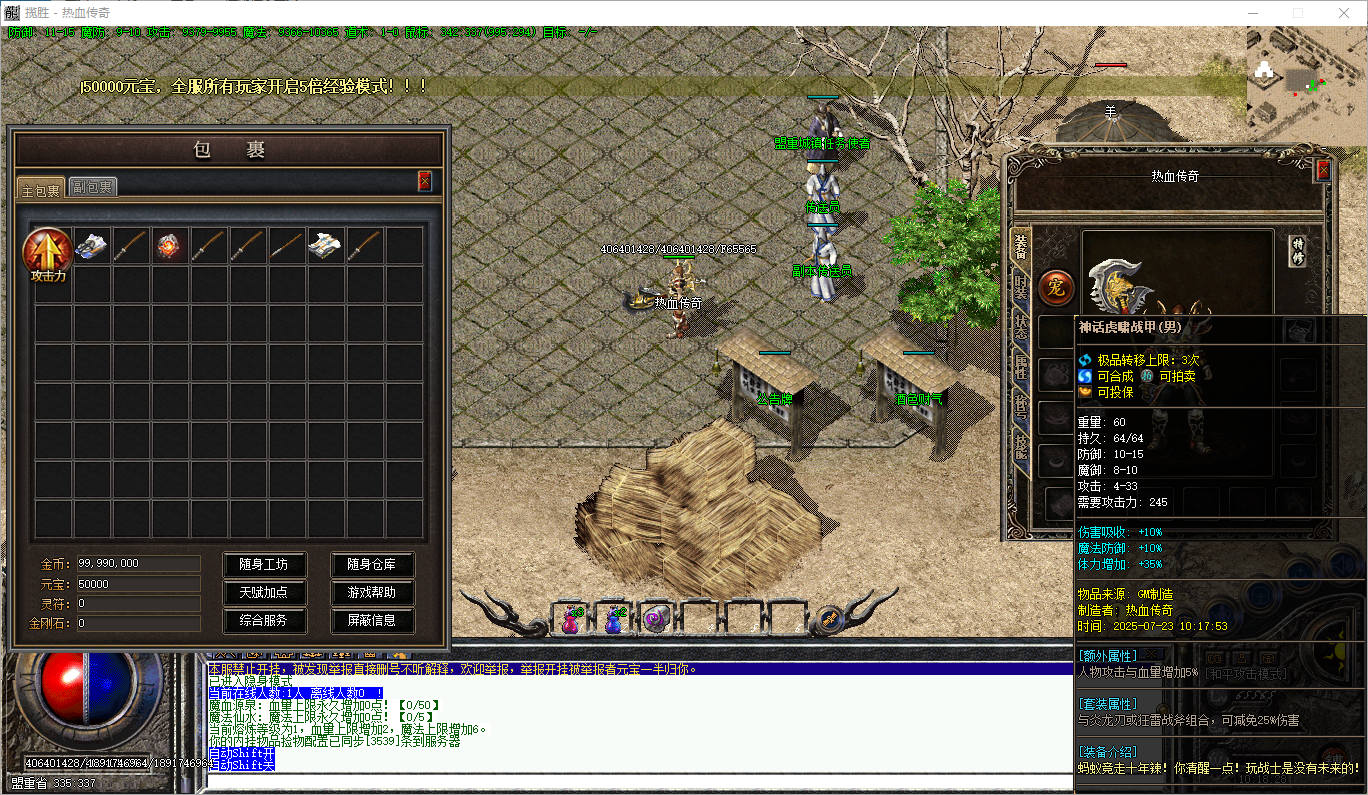The image size is (1368, 795).
Task: Open the 副包裹 secondary bag tab
Action: 93,187
